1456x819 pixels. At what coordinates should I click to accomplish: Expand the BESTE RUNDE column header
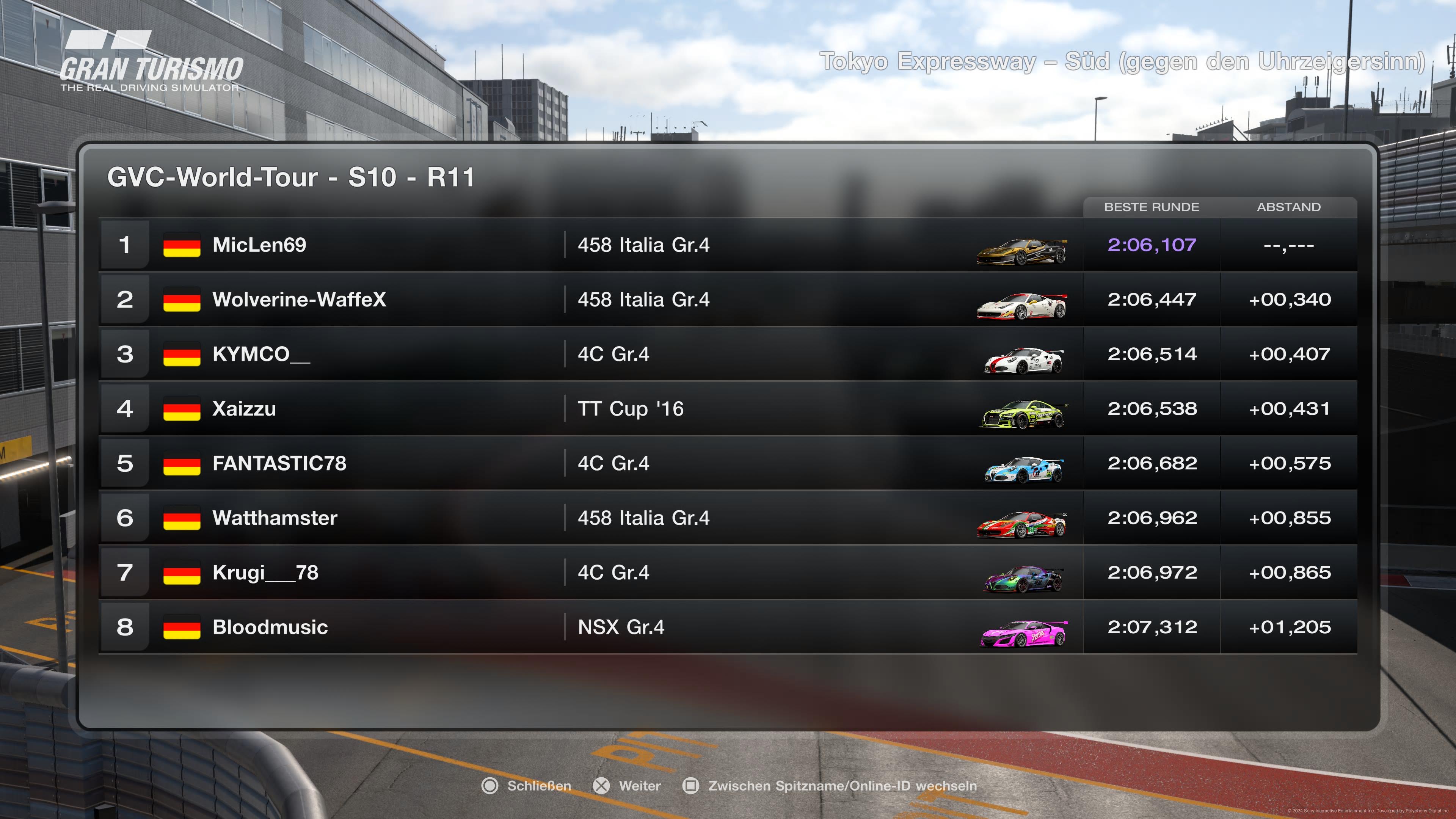click(x=1152, y=207)
